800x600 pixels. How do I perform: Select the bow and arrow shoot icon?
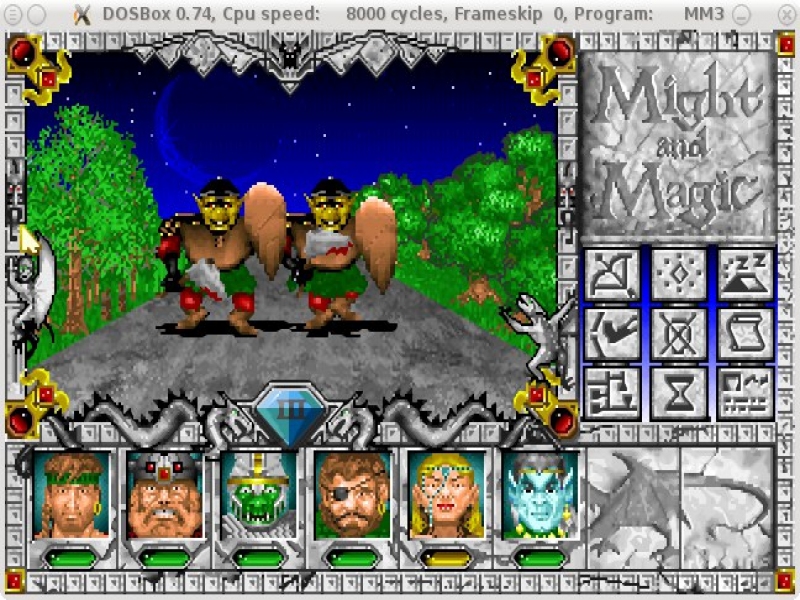coord(613,275)
